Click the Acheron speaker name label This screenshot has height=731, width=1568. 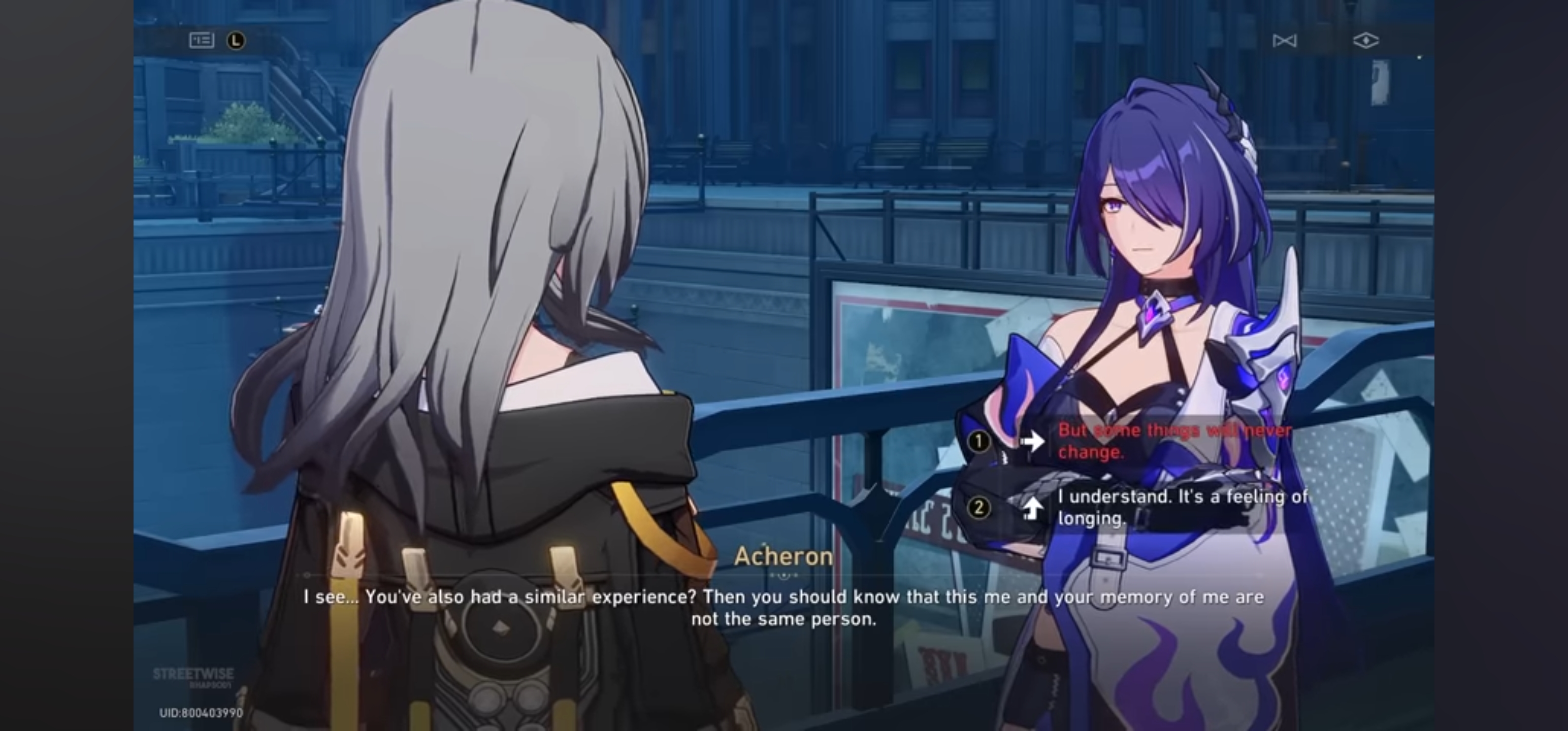click(784, 555)
